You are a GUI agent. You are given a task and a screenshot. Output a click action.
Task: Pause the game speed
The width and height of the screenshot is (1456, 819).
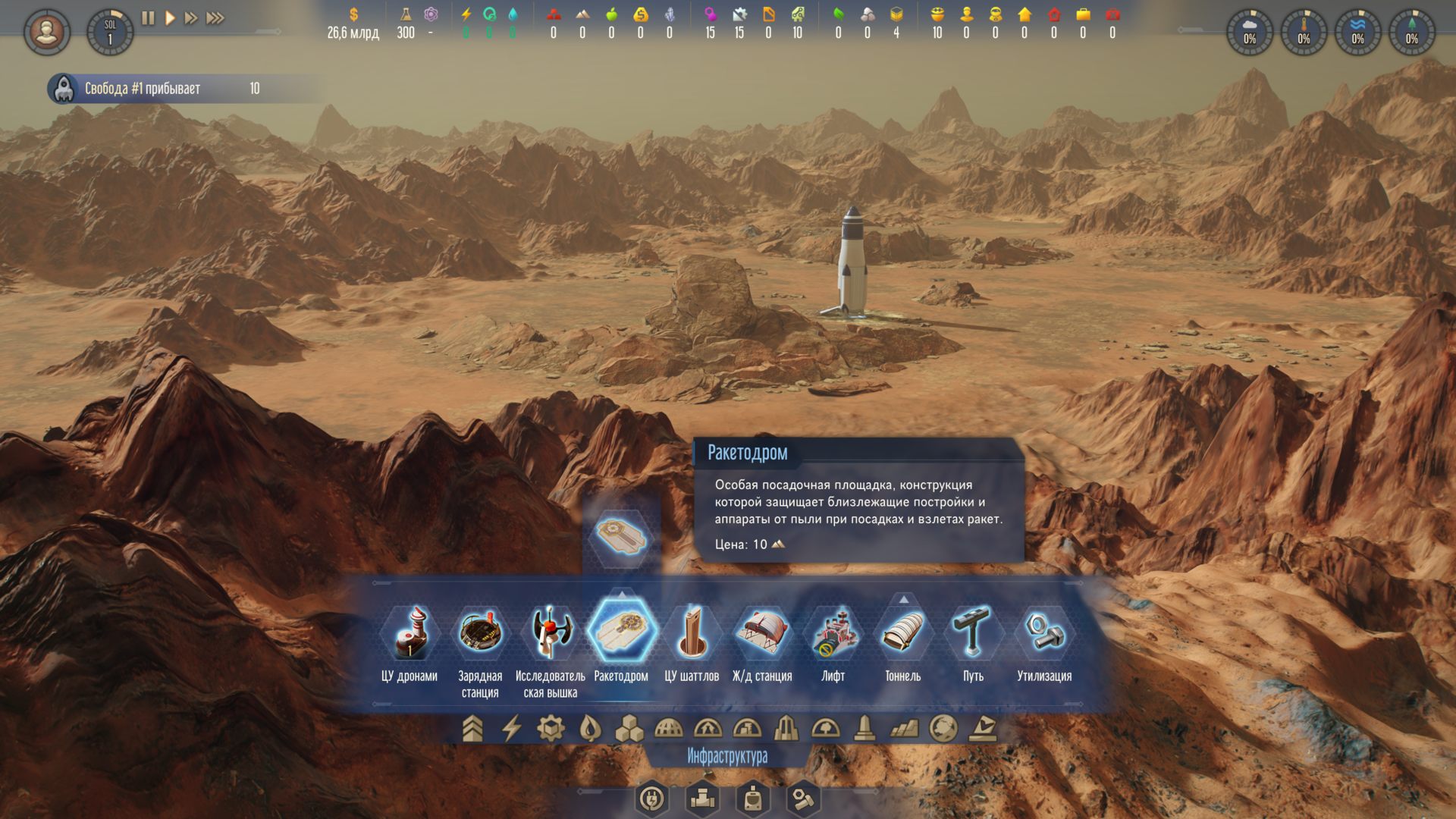click(148, 17)
